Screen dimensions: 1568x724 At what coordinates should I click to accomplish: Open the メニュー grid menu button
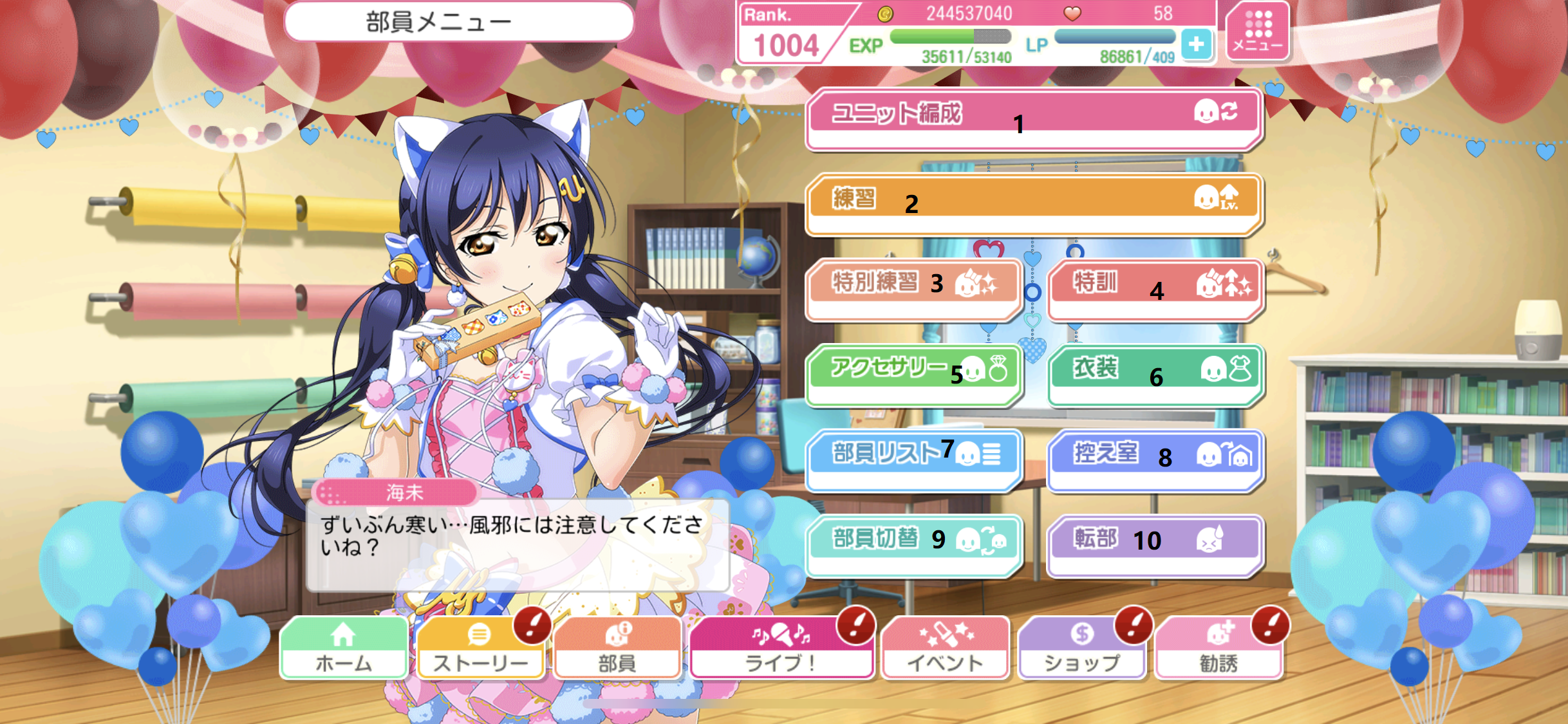[x=1258, y=32]
